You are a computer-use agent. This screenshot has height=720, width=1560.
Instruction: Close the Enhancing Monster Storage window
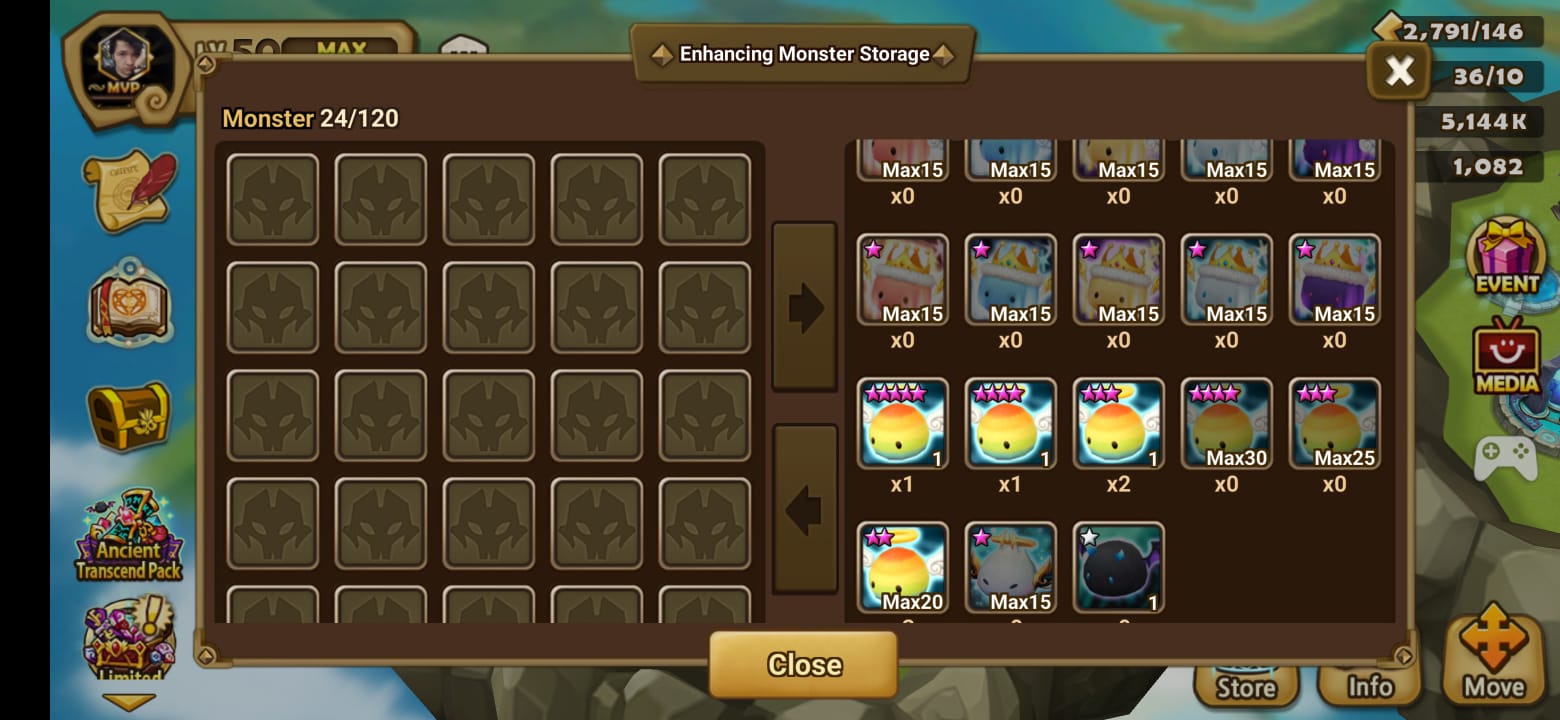1399,70
